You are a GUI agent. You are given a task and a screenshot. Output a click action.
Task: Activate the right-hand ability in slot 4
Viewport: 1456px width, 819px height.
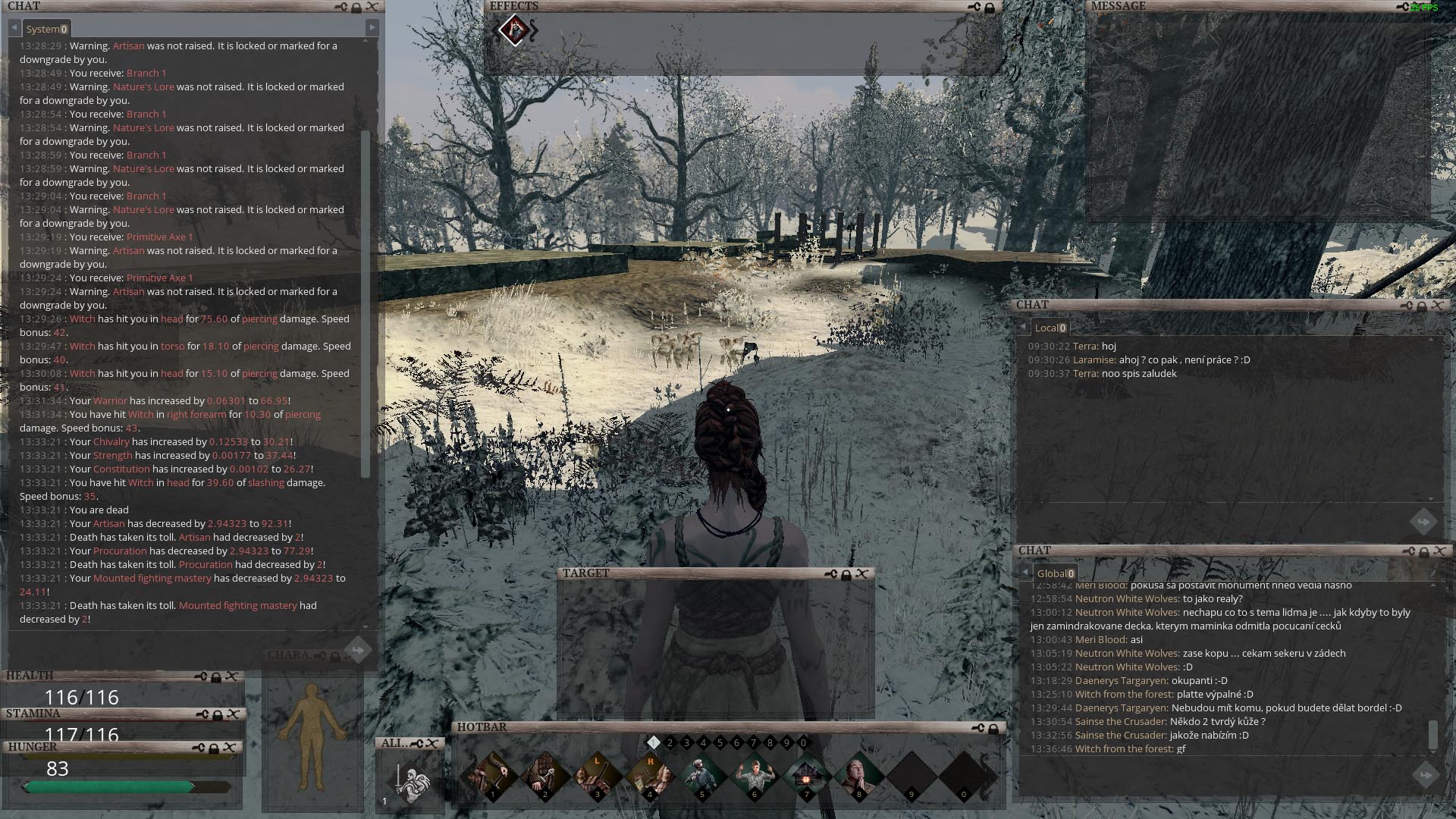click(649, 776)
